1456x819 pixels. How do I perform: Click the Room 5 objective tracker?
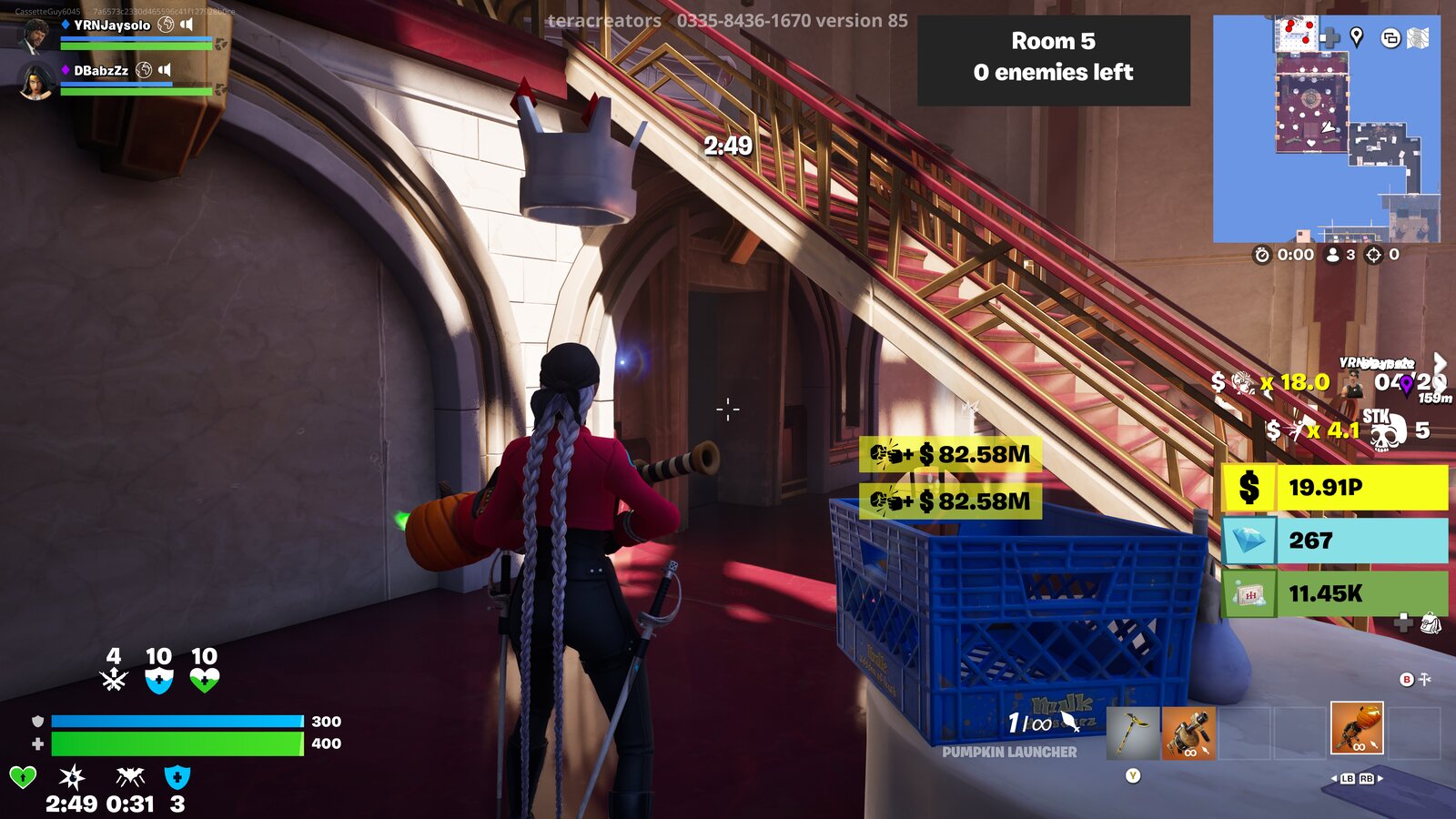(x=1053, y=57)
